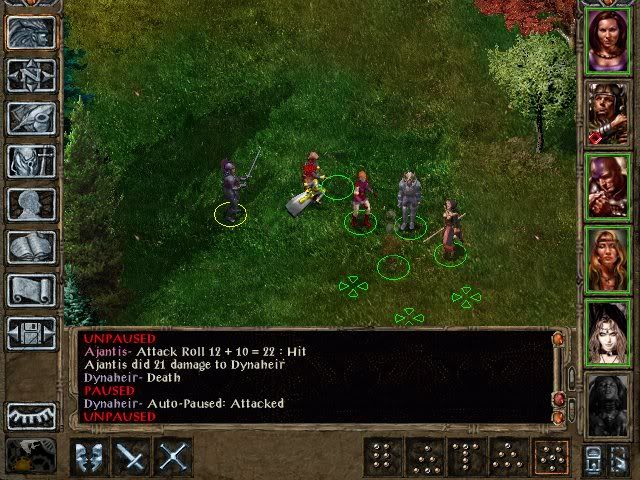The width and height of the screenshot is (640, 480).
Task: Click the crossed swords Stop button
Action: coord(174,457)
